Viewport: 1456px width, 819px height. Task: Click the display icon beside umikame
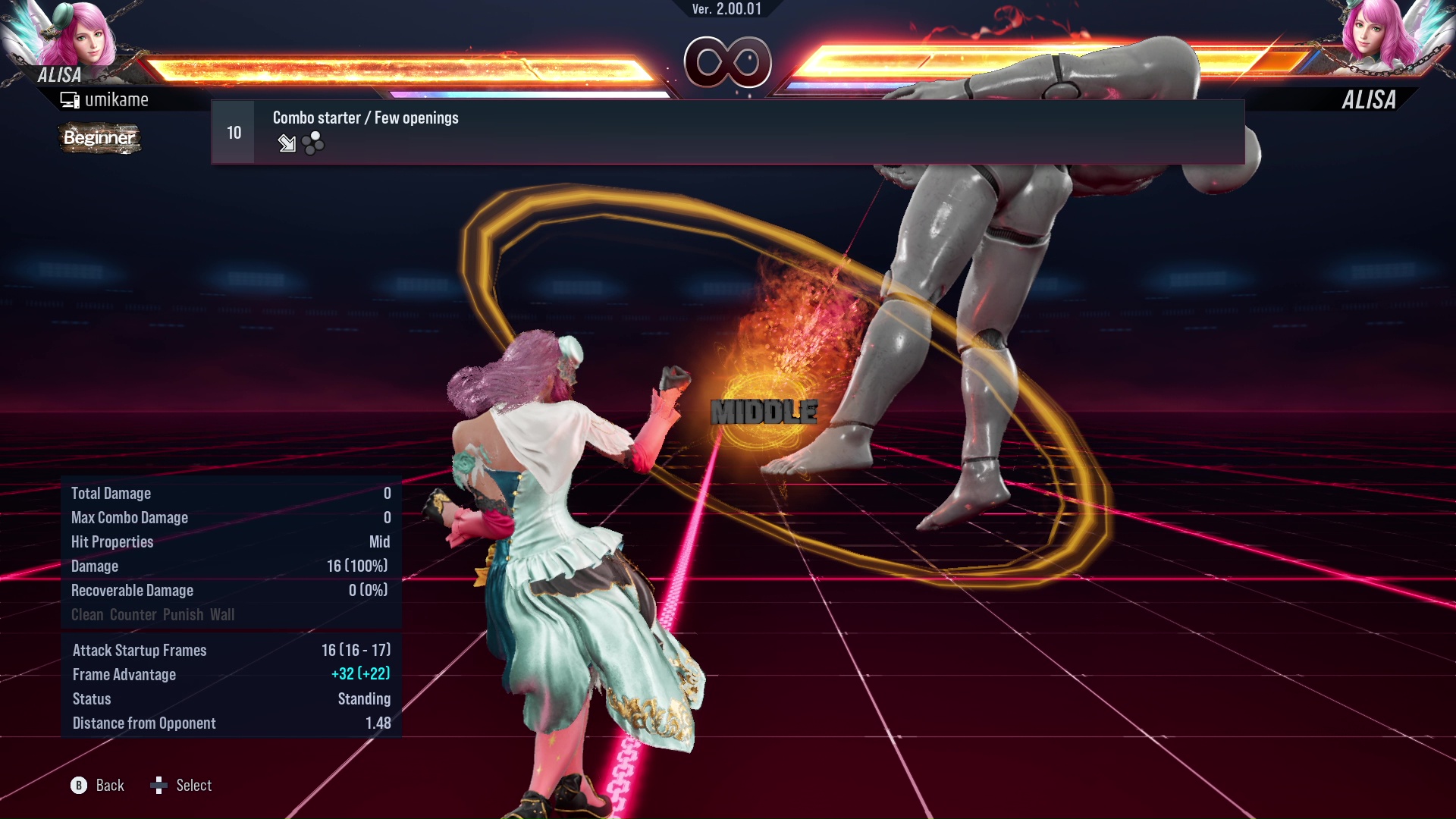[70, 99]
